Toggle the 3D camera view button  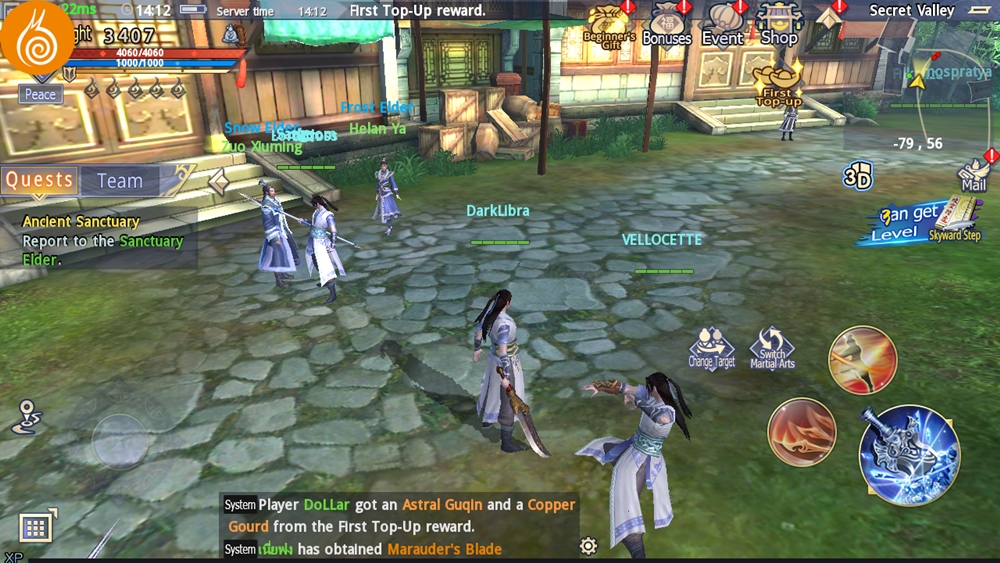coord(857,177)
